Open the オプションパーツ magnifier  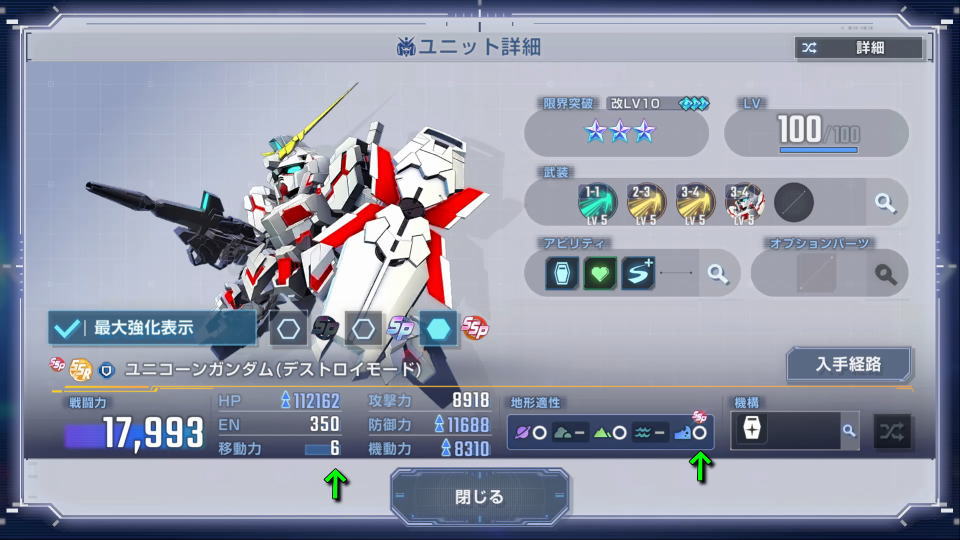pyautogui.click(x=885, y=273)
